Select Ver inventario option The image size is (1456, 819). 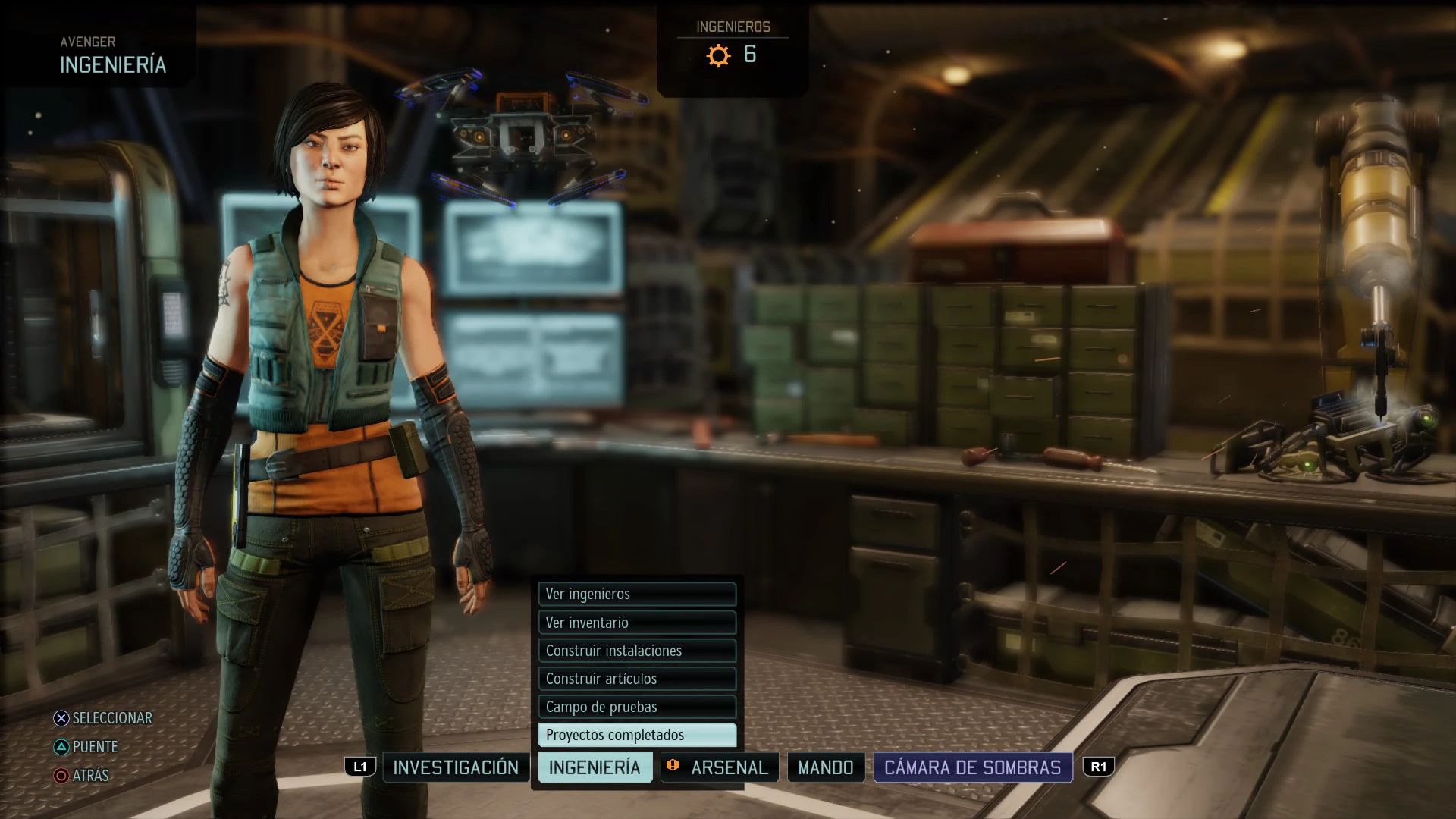coord(637,623)
